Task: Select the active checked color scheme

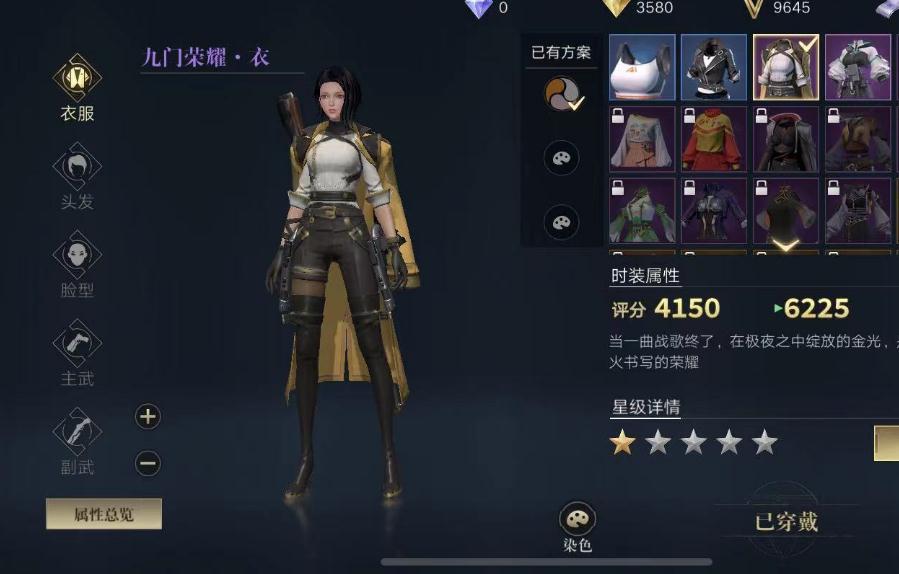Action: coord(561,94)
